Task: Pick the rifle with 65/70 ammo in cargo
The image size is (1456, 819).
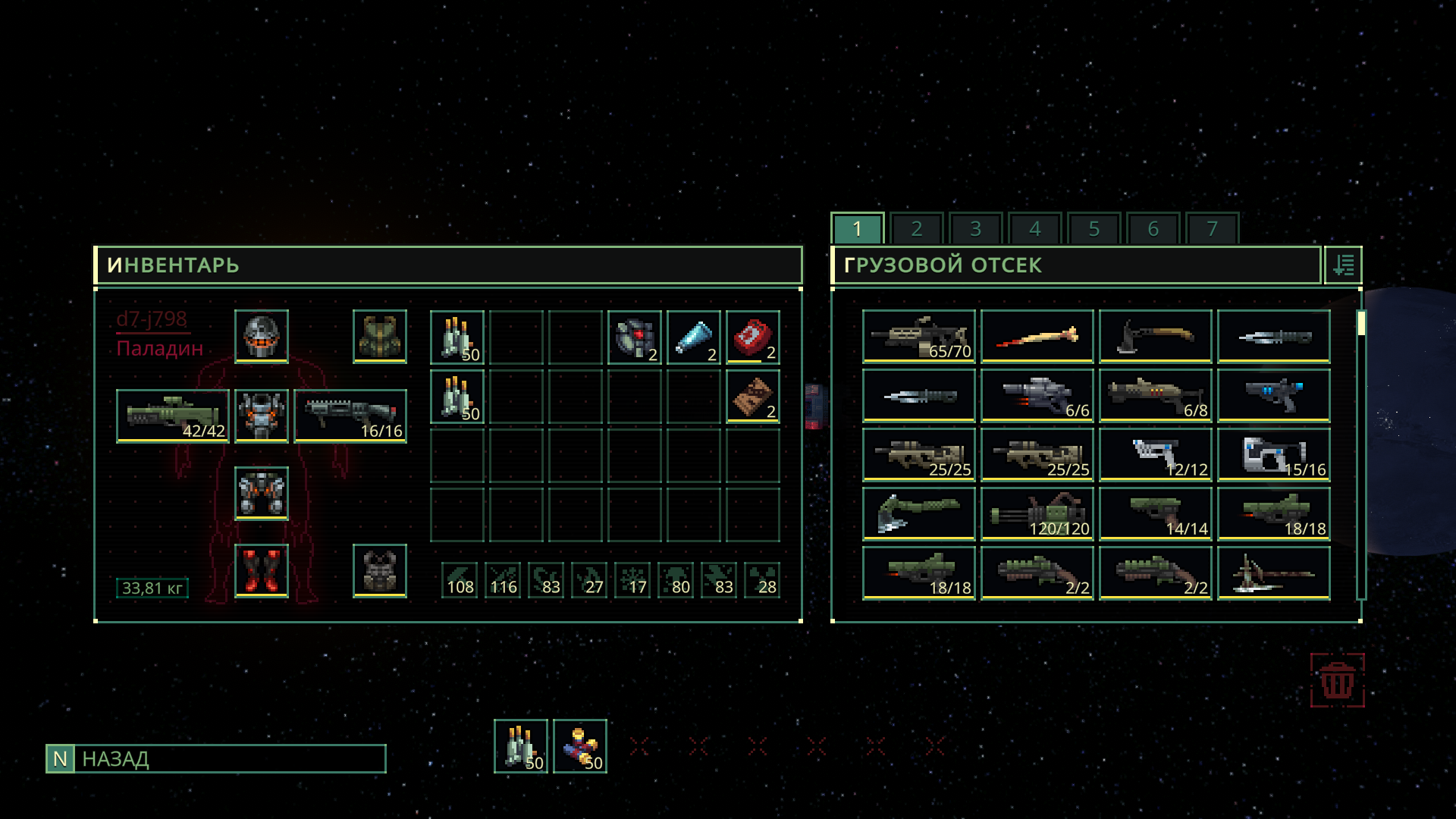Action: tap(918, 336)
